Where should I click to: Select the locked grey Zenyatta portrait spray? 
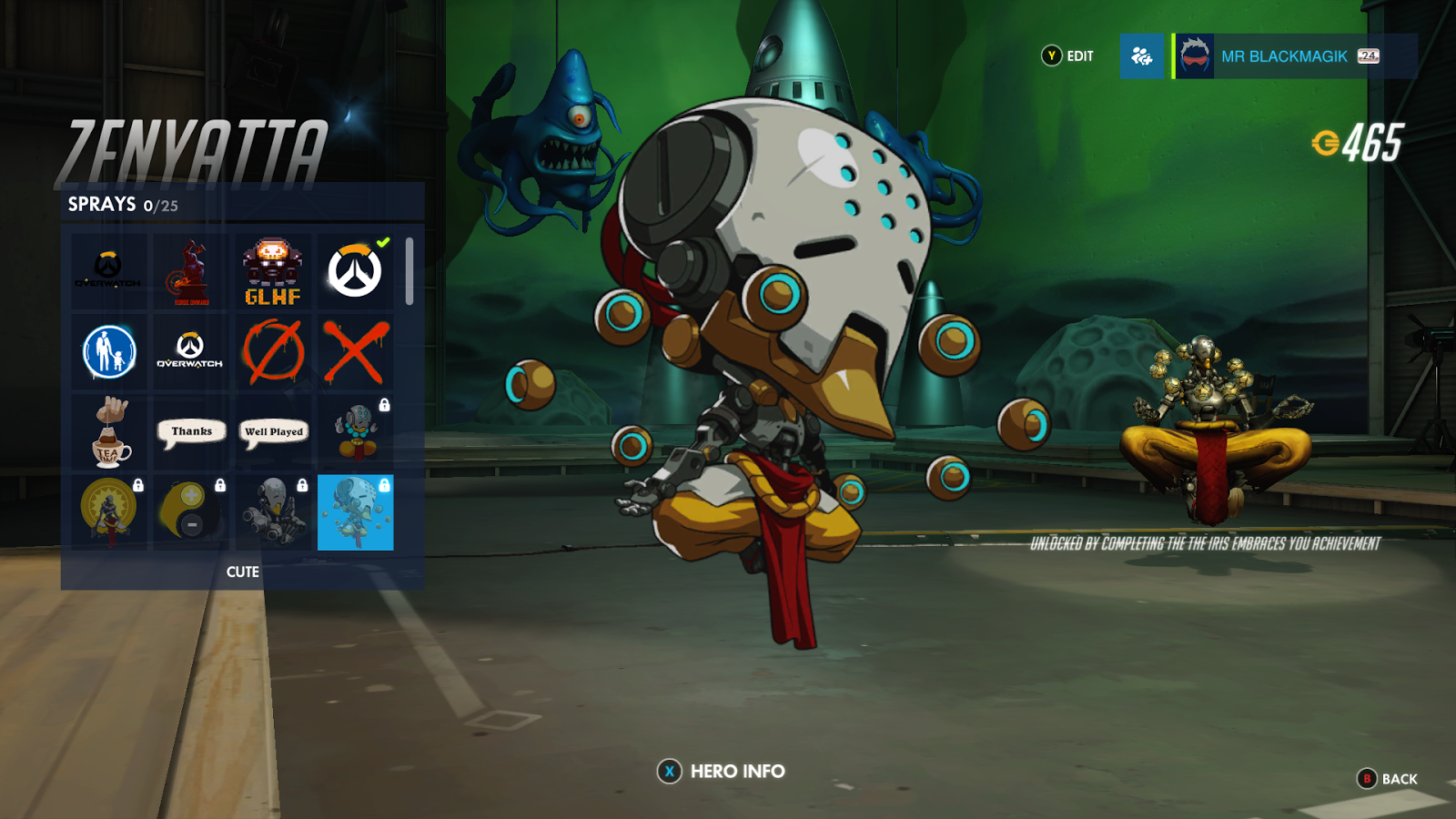[272, 512]
